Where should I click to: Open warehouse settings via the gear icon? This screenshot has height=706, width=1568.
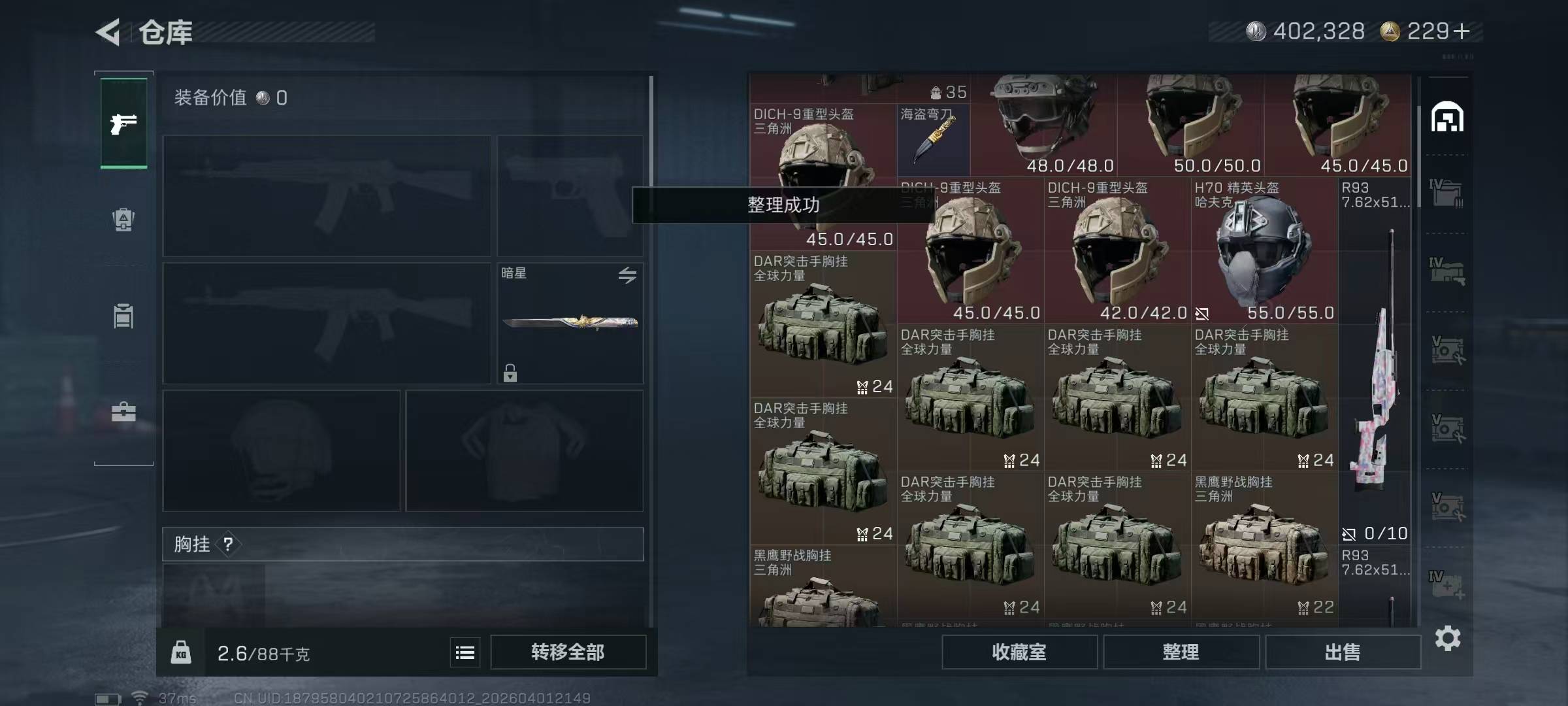tap(1447, 638)
